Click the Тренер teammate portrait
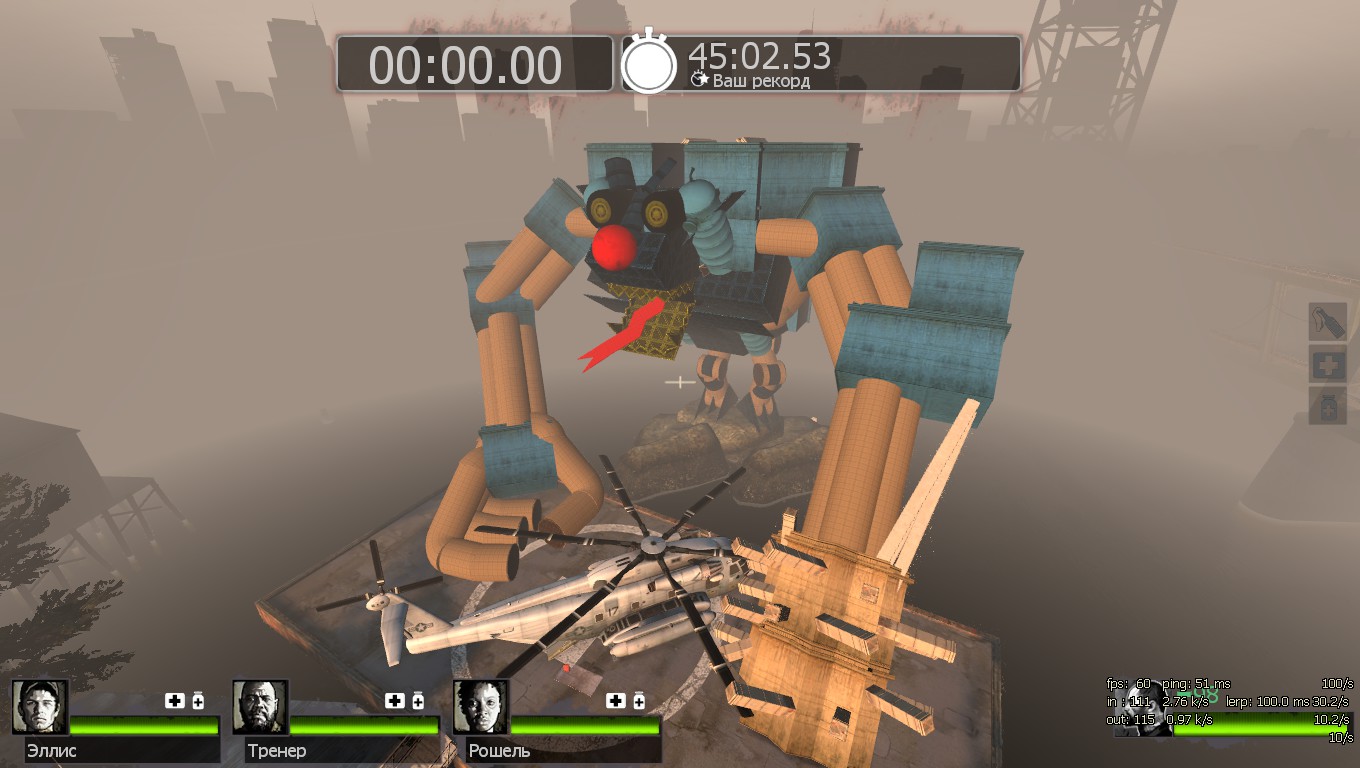The height and width of the screenshot is (768, 1360). coord(260,707)
